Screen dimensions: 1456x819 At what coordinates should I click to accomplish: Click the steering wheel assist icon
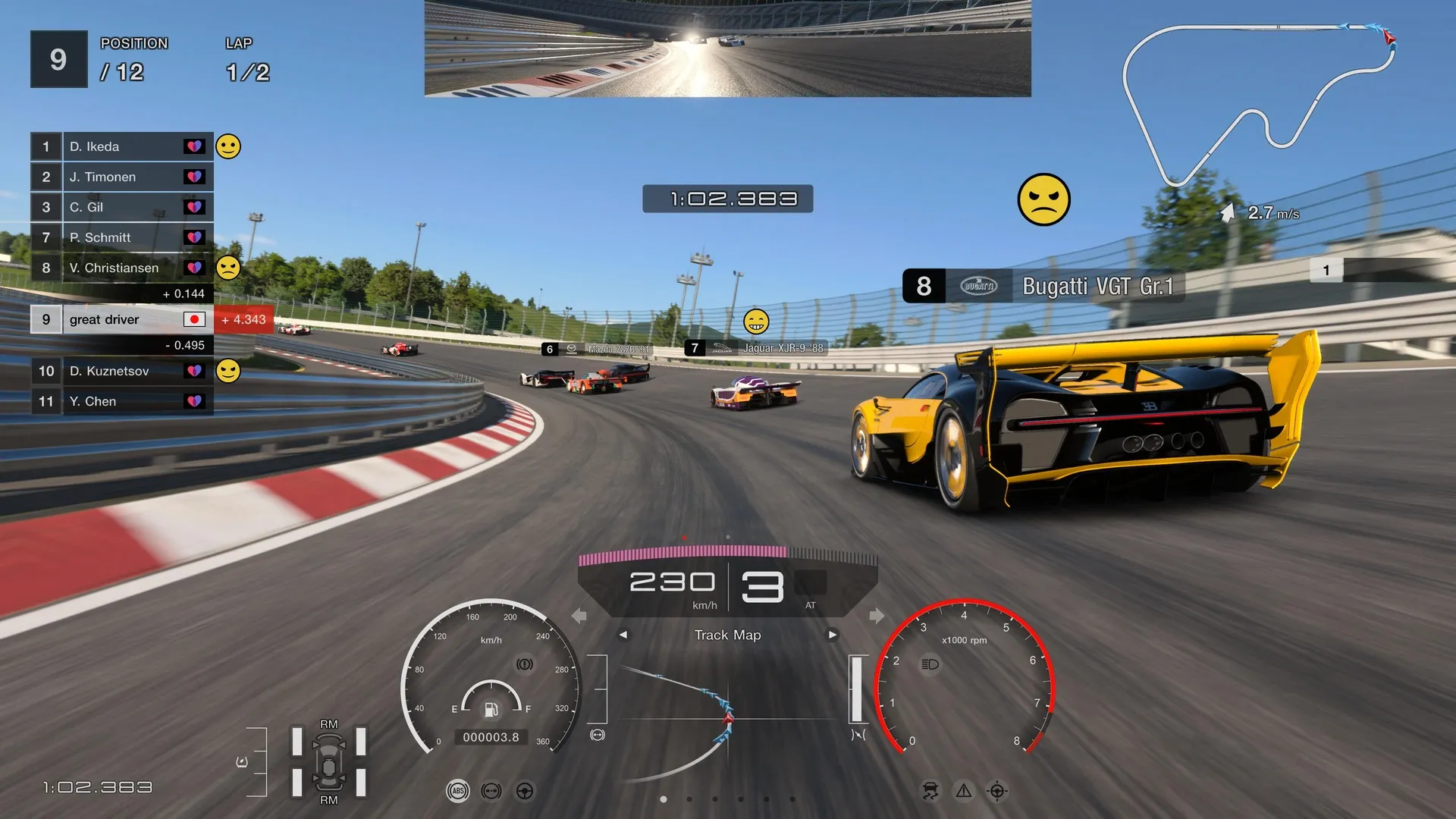pos(524,791)
